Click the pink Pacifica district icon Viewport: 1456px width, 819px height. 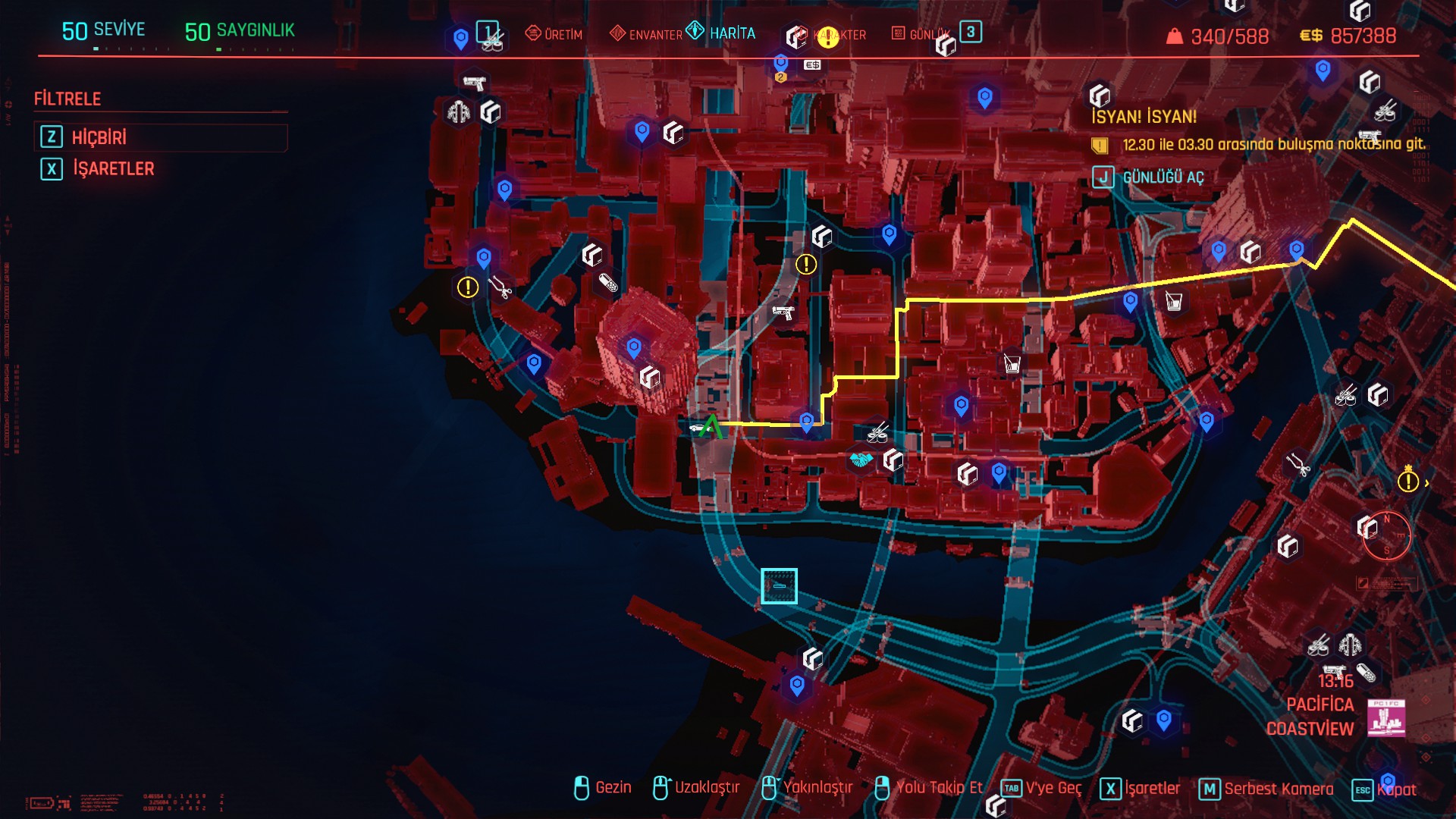[1386, 717]
